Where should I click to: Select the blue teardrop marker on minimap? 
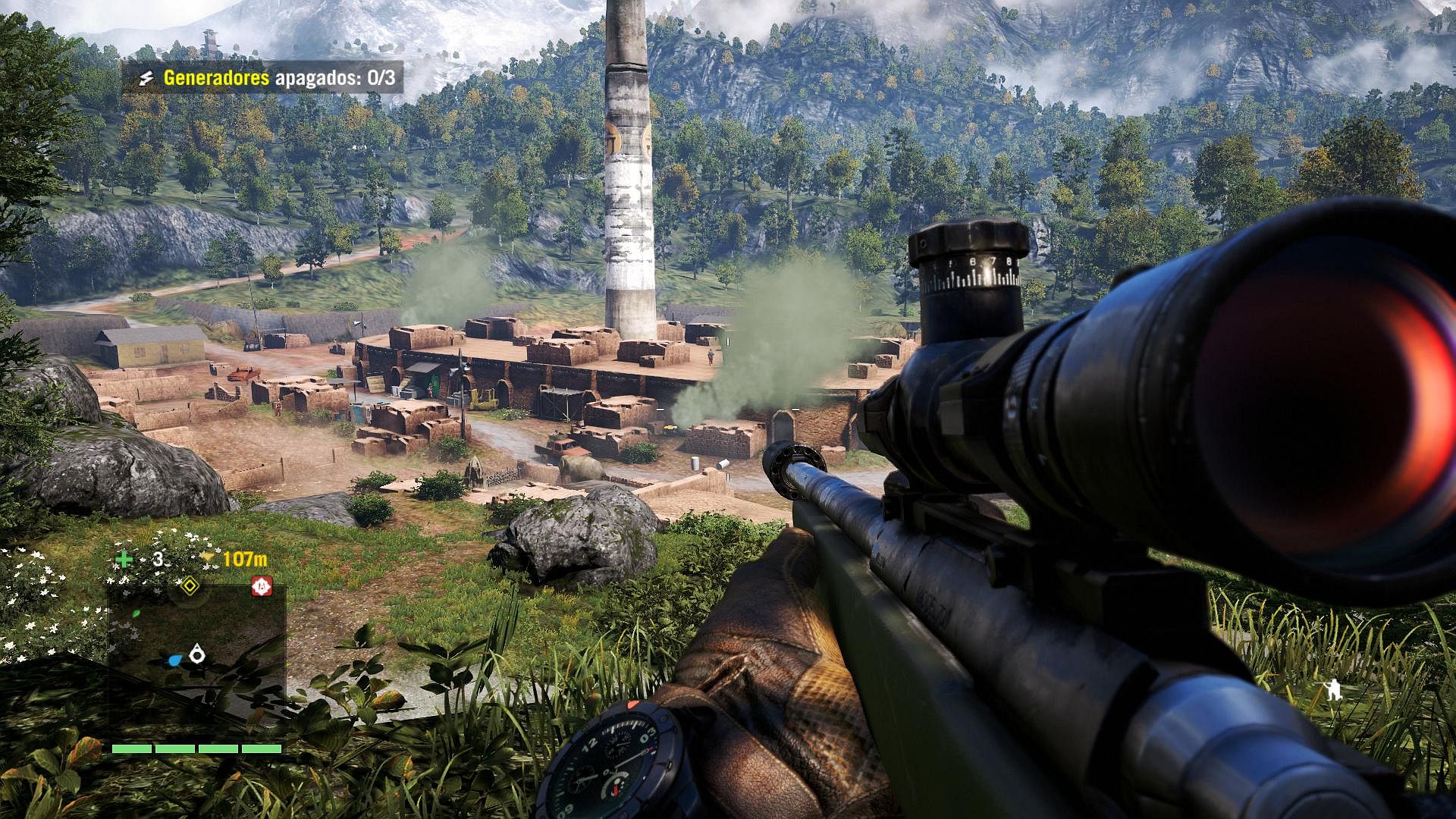(177, 661)
